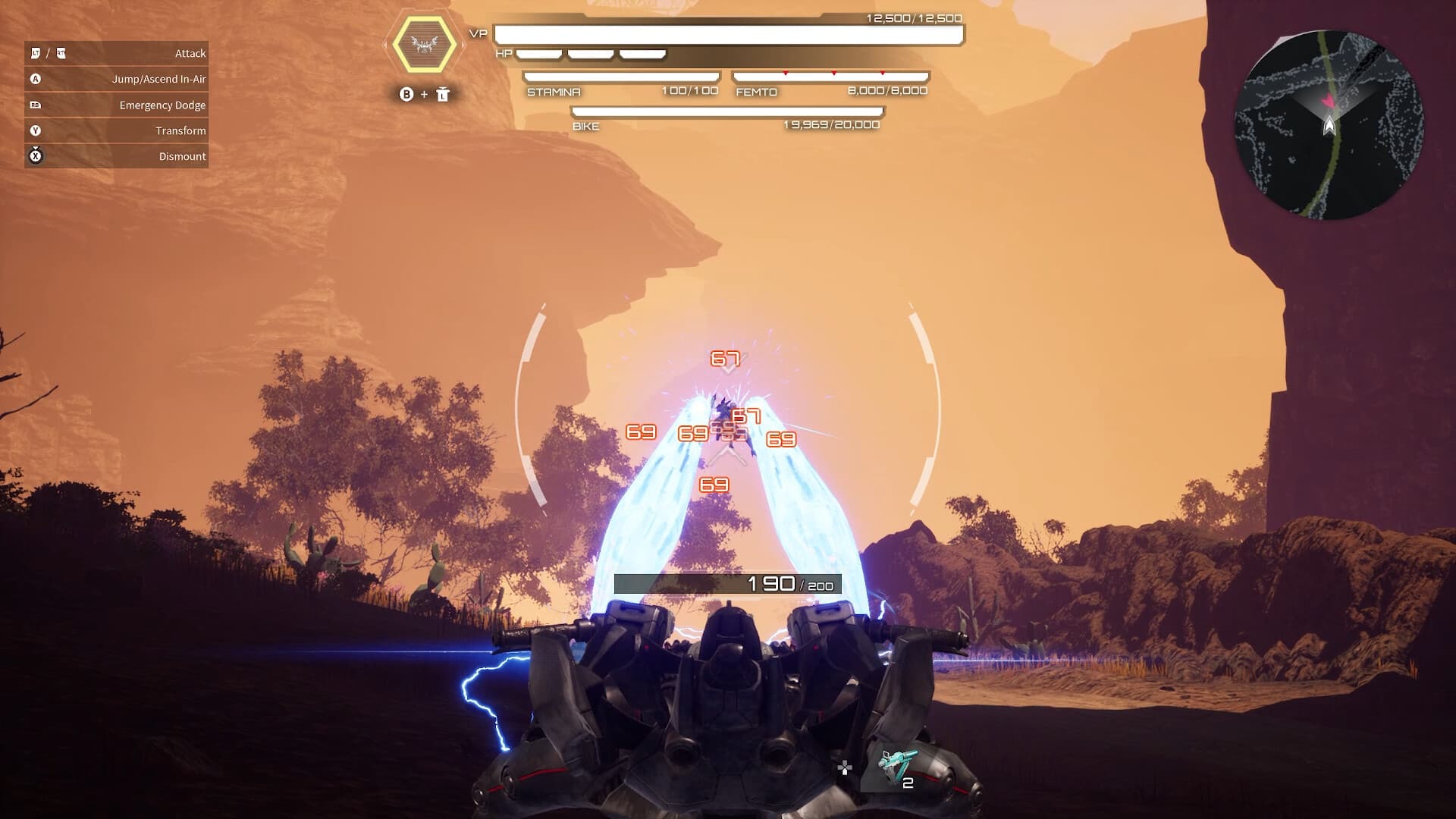
Task: Click the RB emergency dodge icon
Action: coord(35,105)
